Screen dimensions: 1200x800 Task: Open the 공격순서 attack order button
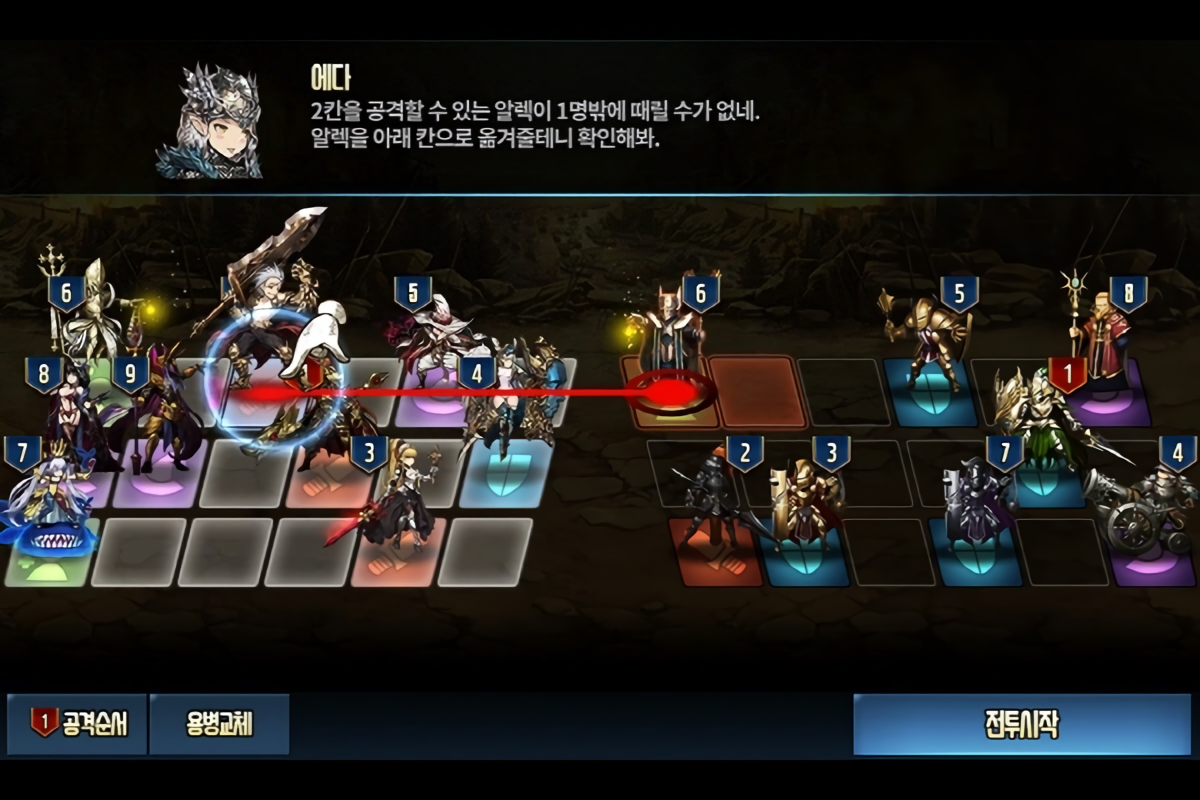coord(78,724)
